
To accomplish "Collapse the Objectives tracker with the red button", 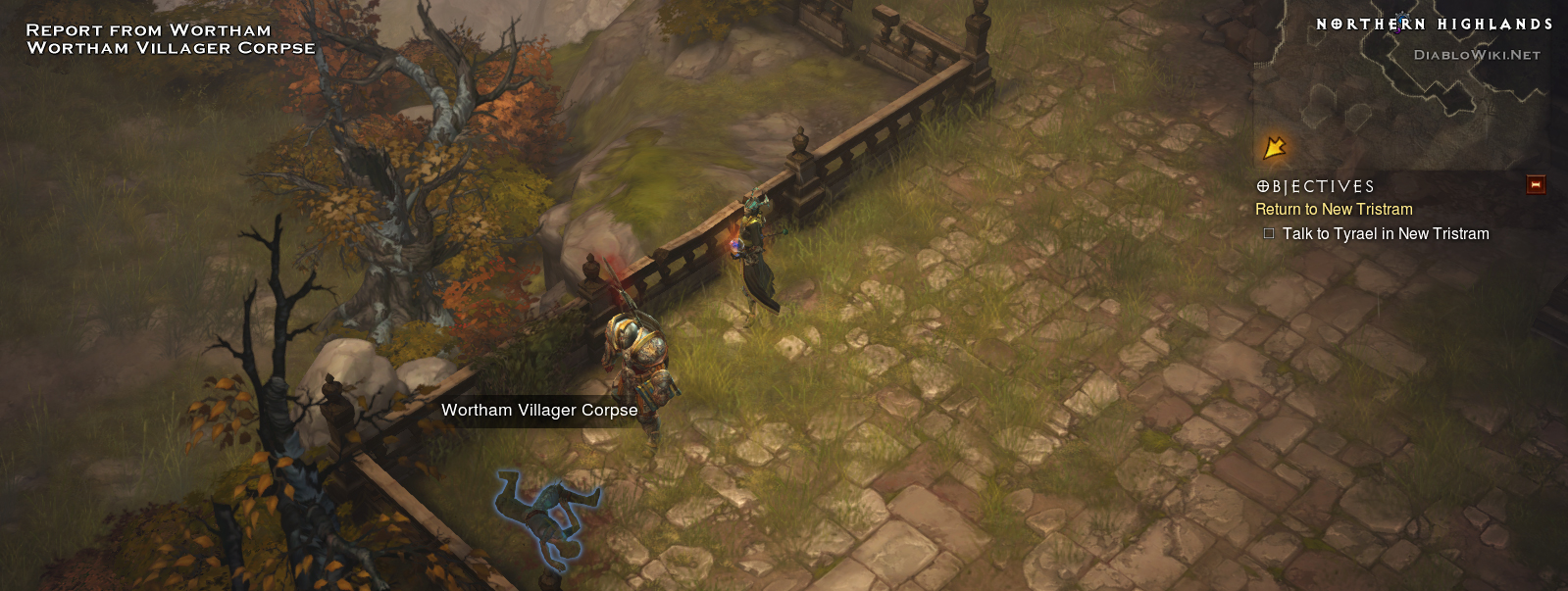I will (1536, 184).
